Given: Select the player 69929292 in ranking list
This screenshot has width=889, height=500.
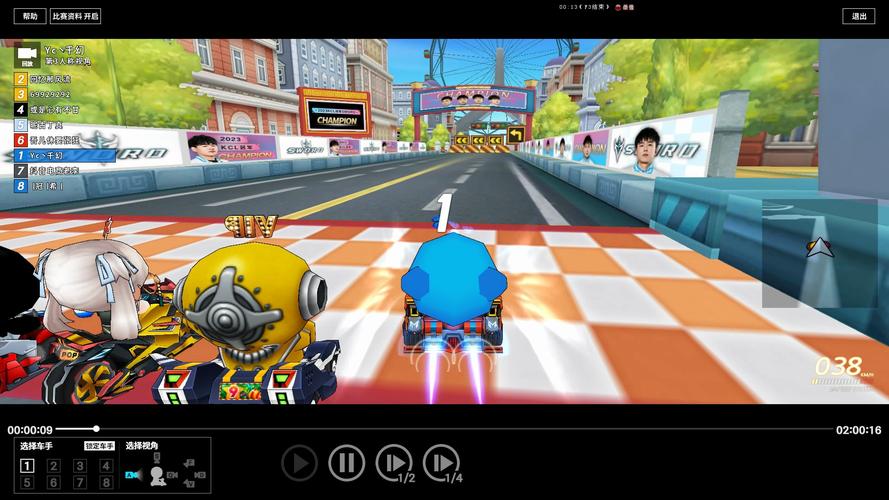Looking at the screenshot, I should [50, 94].
